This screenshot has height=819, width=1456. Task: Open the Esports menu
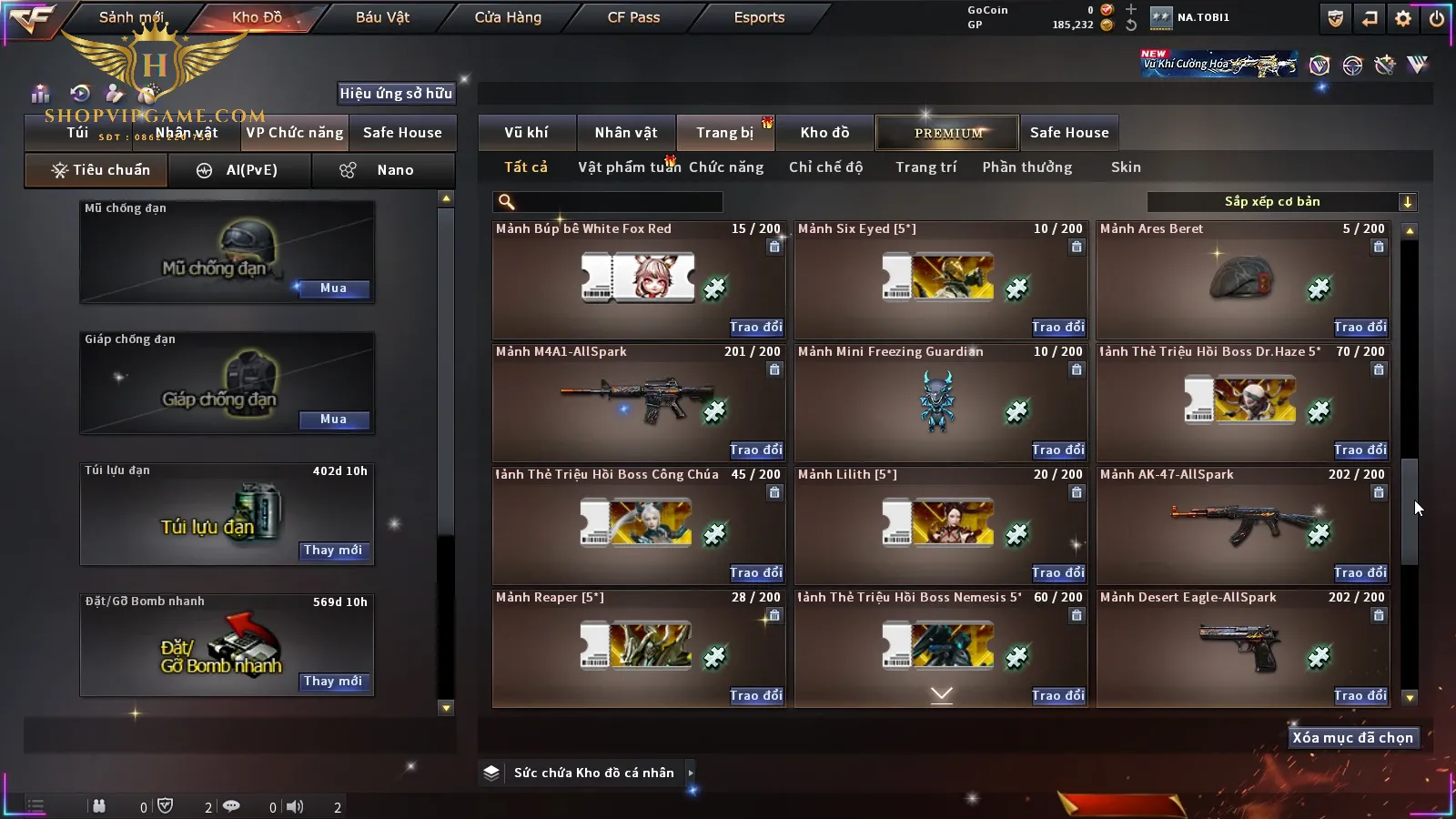(759, 17)
